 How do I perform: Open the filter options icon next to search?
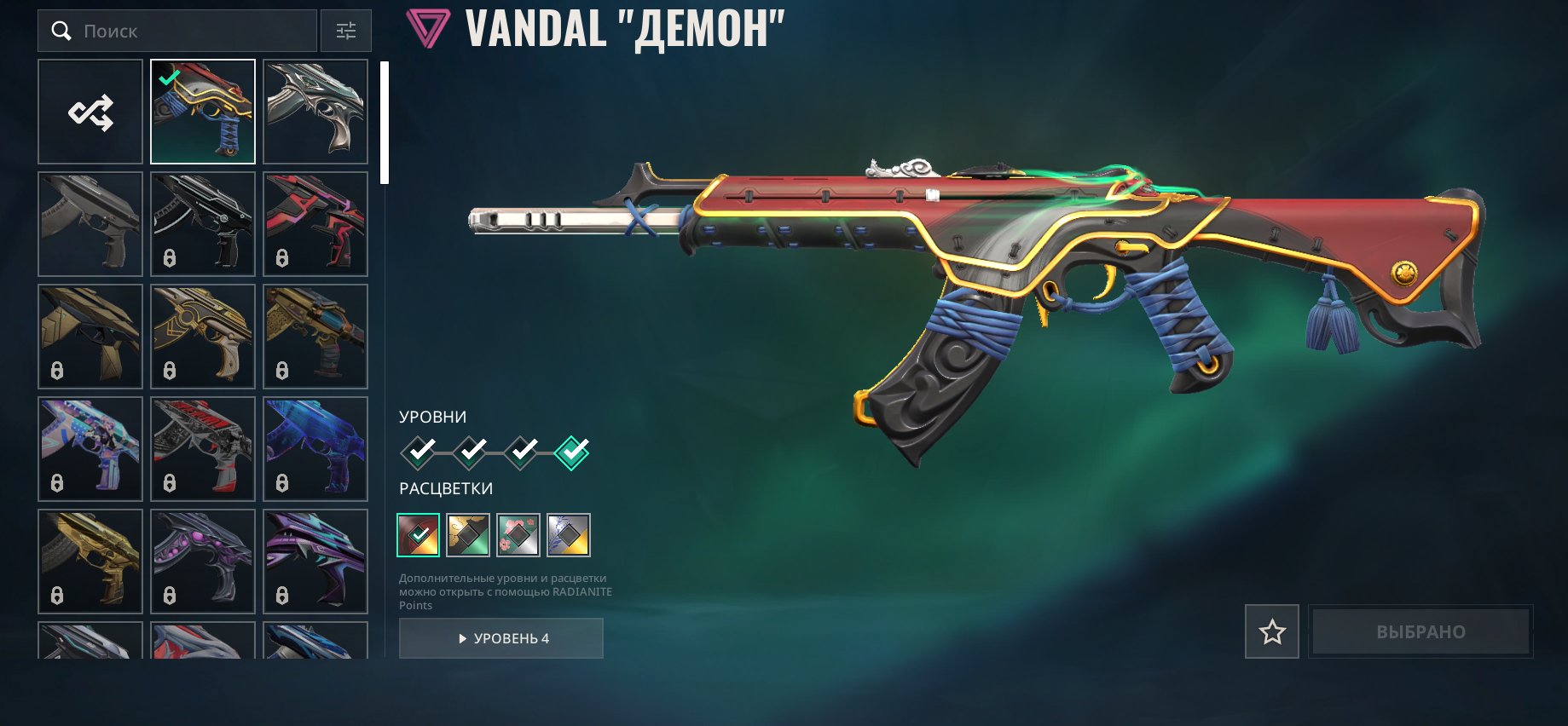[345, 31]
